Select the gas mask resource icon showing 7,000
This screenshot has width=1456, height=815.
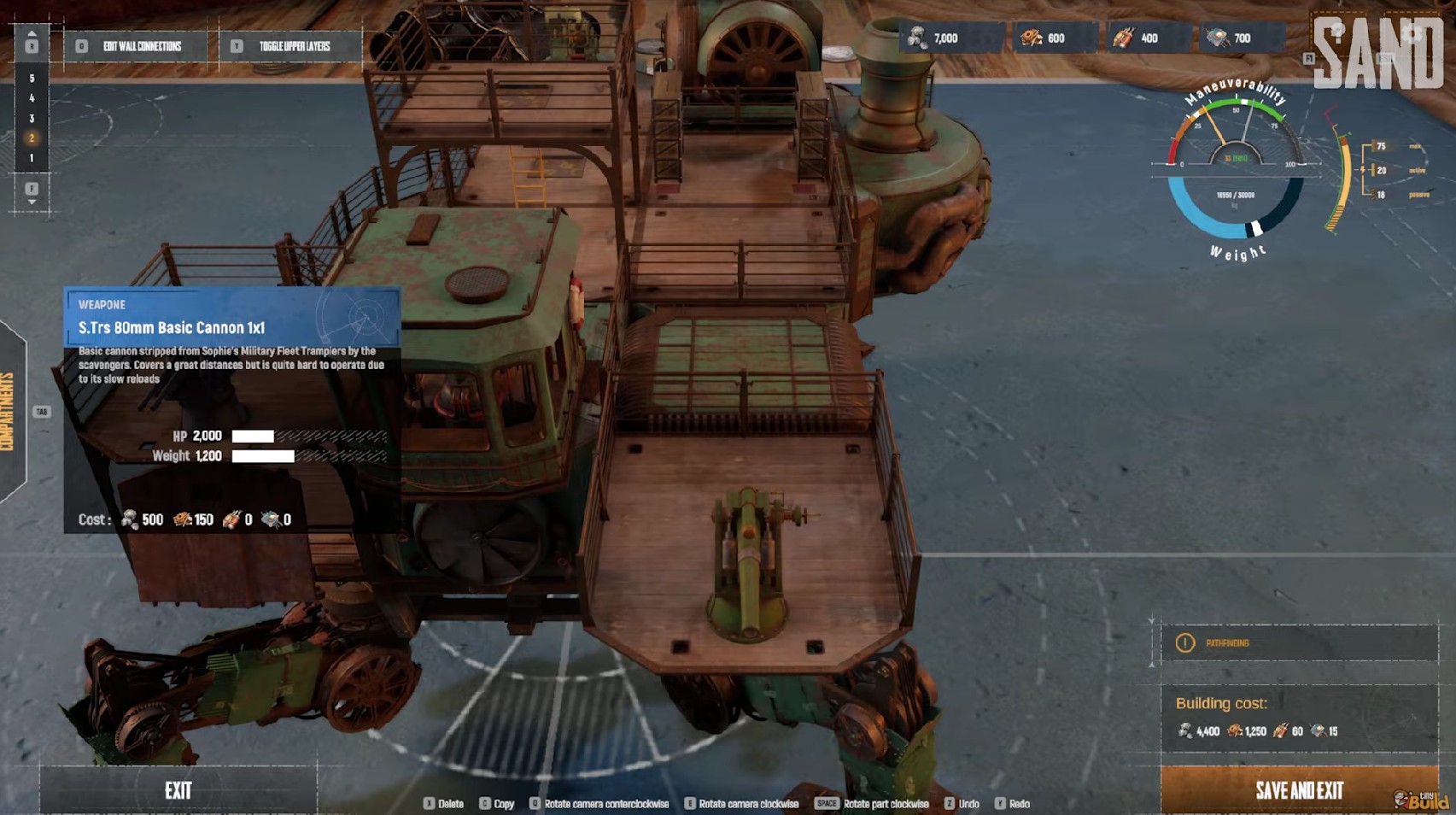pos(918,38)
